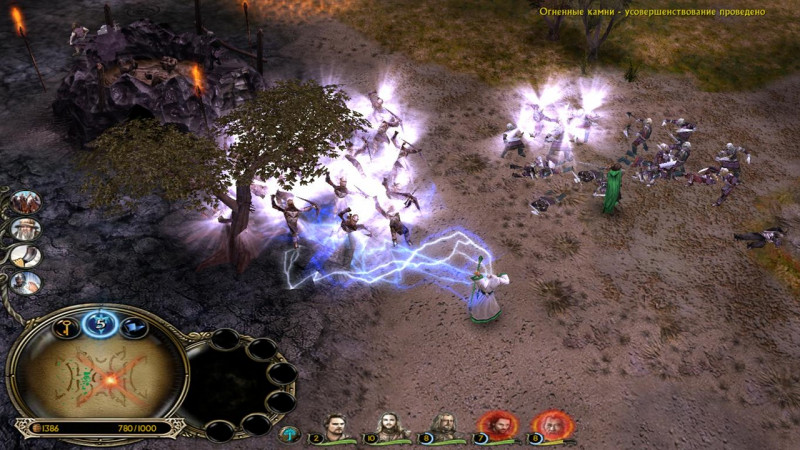800x450 pixels.
Task: Click the blue flag icon above the minimap
Action: (135, 326)
